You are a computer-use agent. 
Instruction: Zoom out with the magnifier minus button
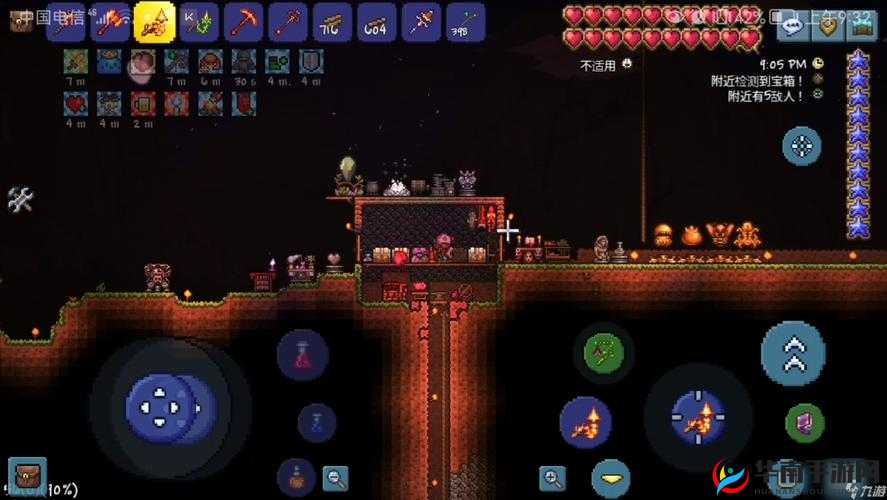pyautogui.click(x=336, y=477)
